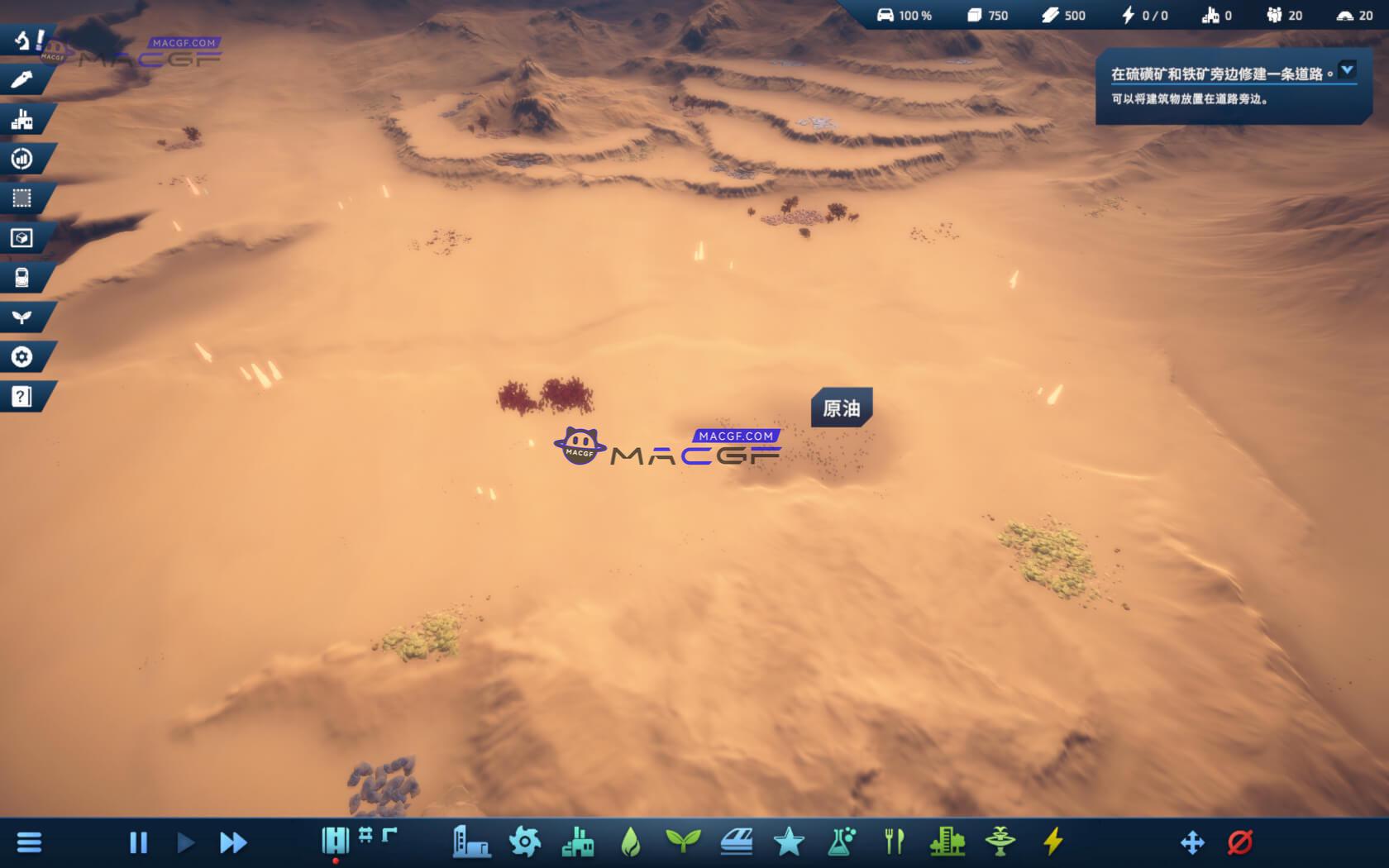
Task: Open the food fork-and-knife category
Action: tap(895, 842)
